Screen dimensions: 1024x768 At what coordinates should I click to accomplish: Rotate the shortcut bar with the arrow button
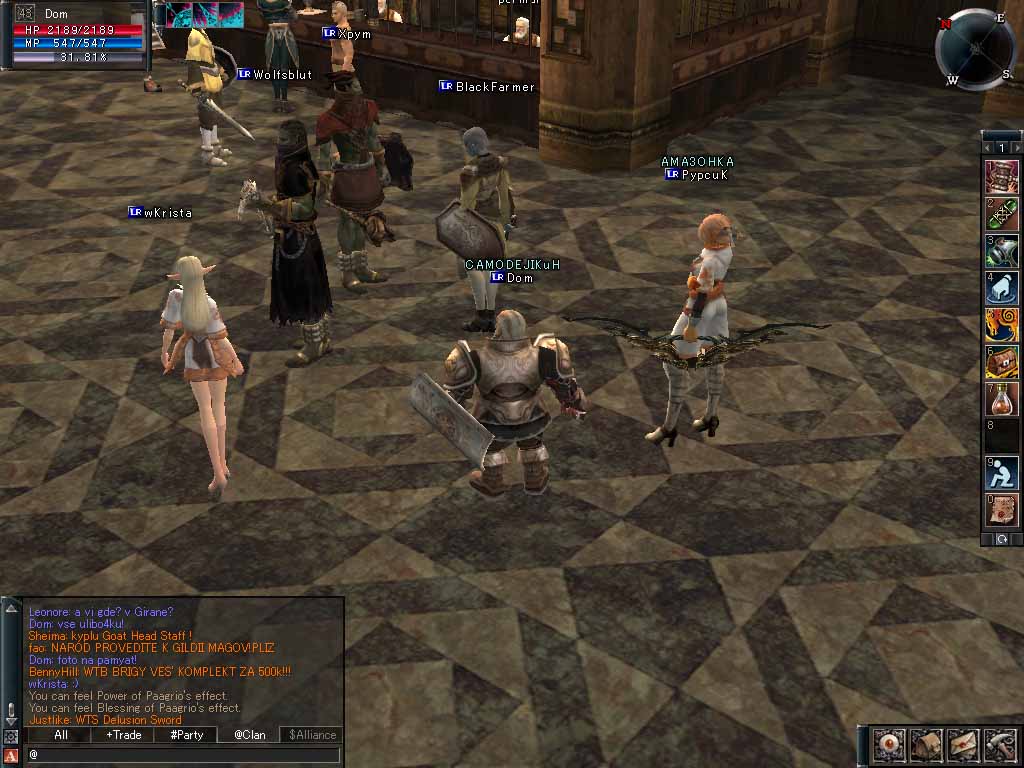tap(1002, 539)
